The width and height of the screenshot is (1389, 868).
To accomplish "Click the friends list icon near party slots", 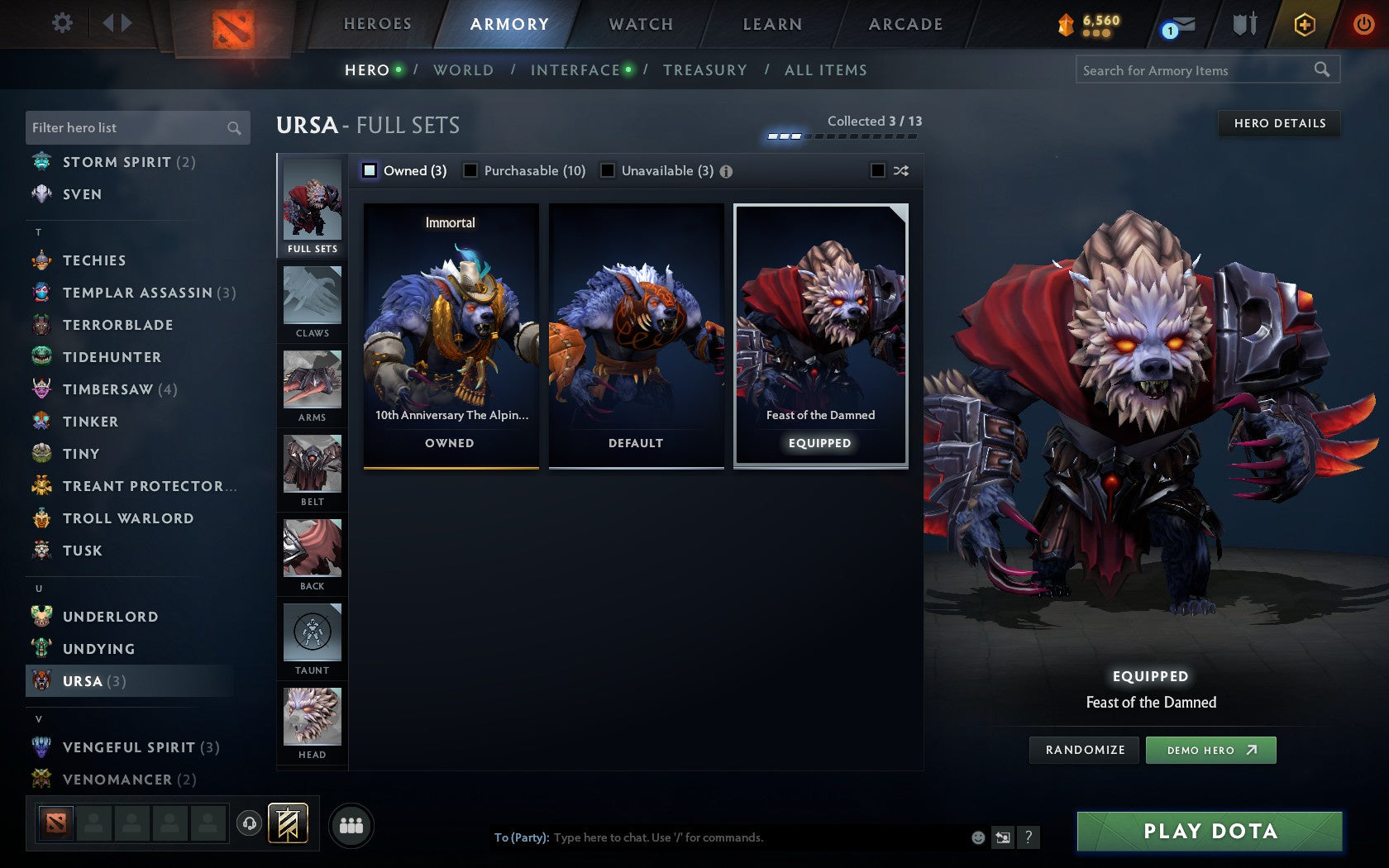I will (x=353, y=824).
